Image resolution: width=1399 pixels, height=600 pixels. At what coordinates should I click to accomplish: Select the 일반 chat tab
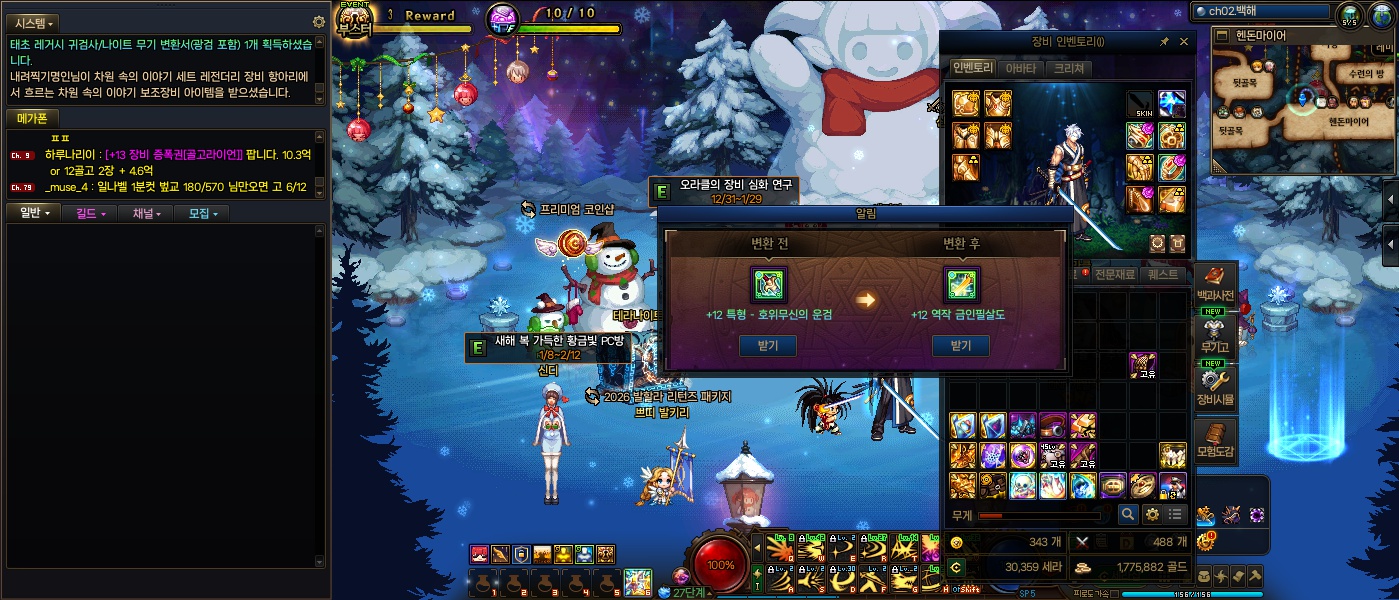[x=34, y=213]
